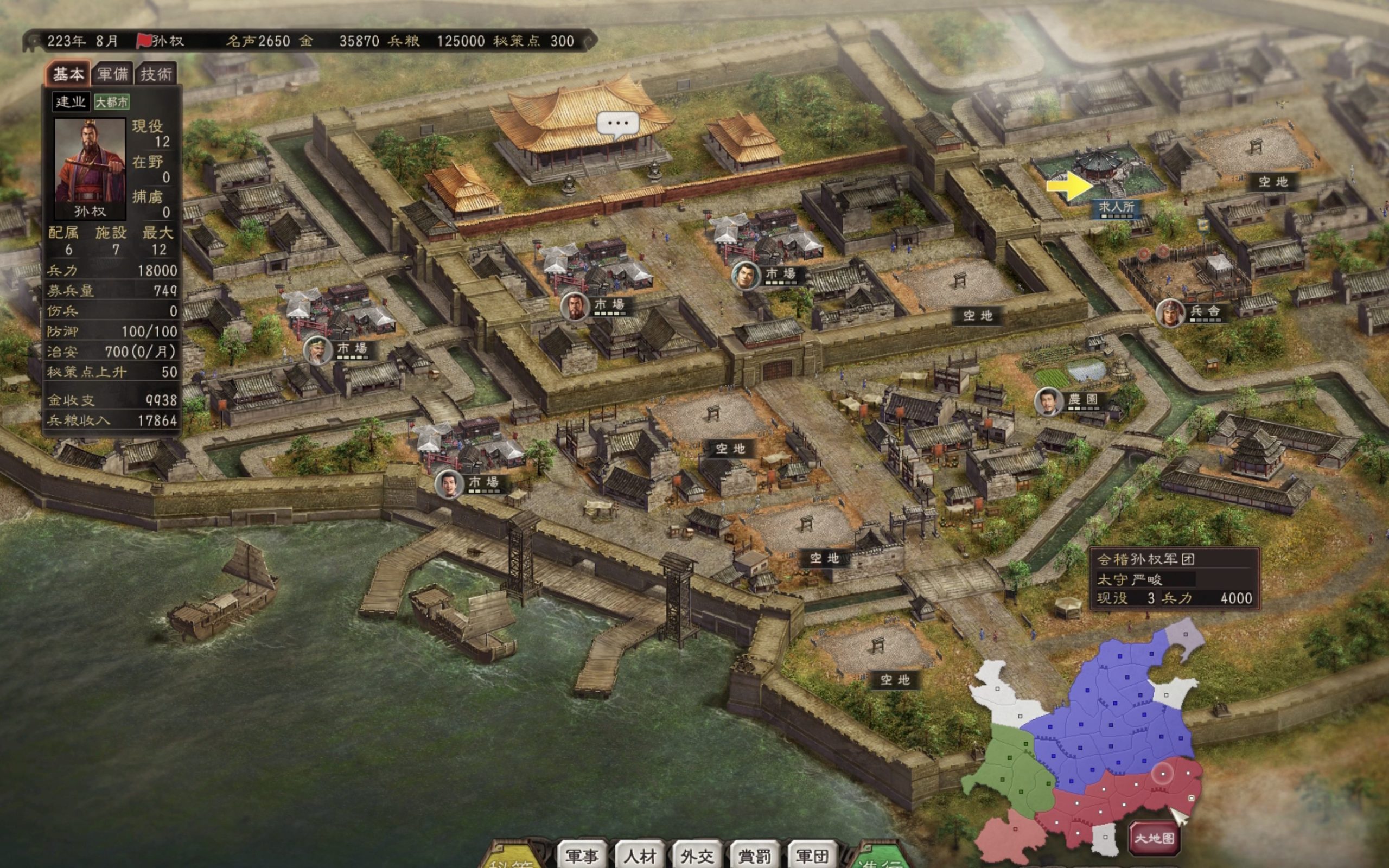Viewport: 1389px width, 868px height.
Task: Select the 基本 tab
Action: pyautogui.click(x=68, y=74)
